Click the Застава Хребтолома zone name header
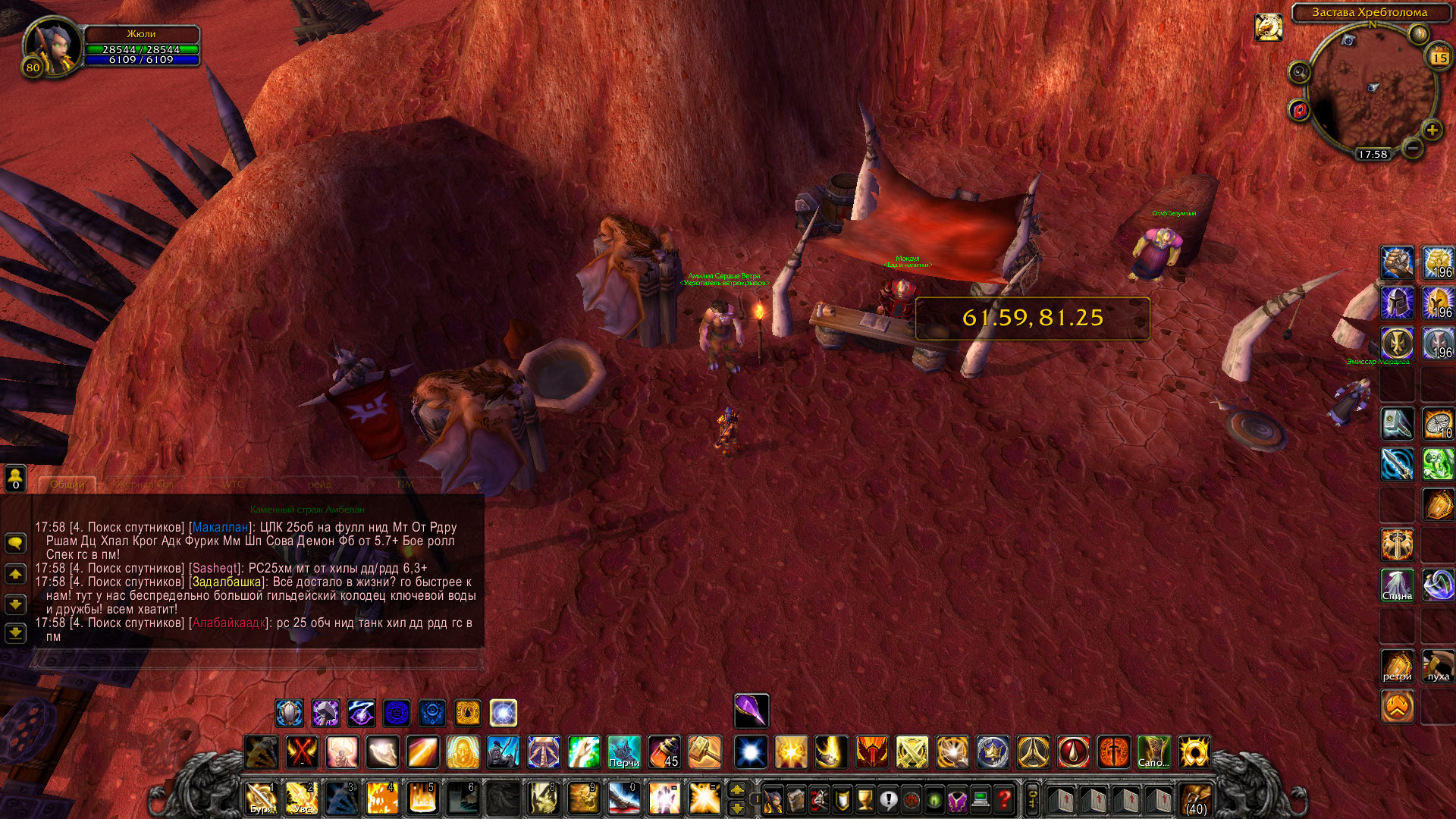Screen dimensions: 1456x819 tap(1369, 12)
